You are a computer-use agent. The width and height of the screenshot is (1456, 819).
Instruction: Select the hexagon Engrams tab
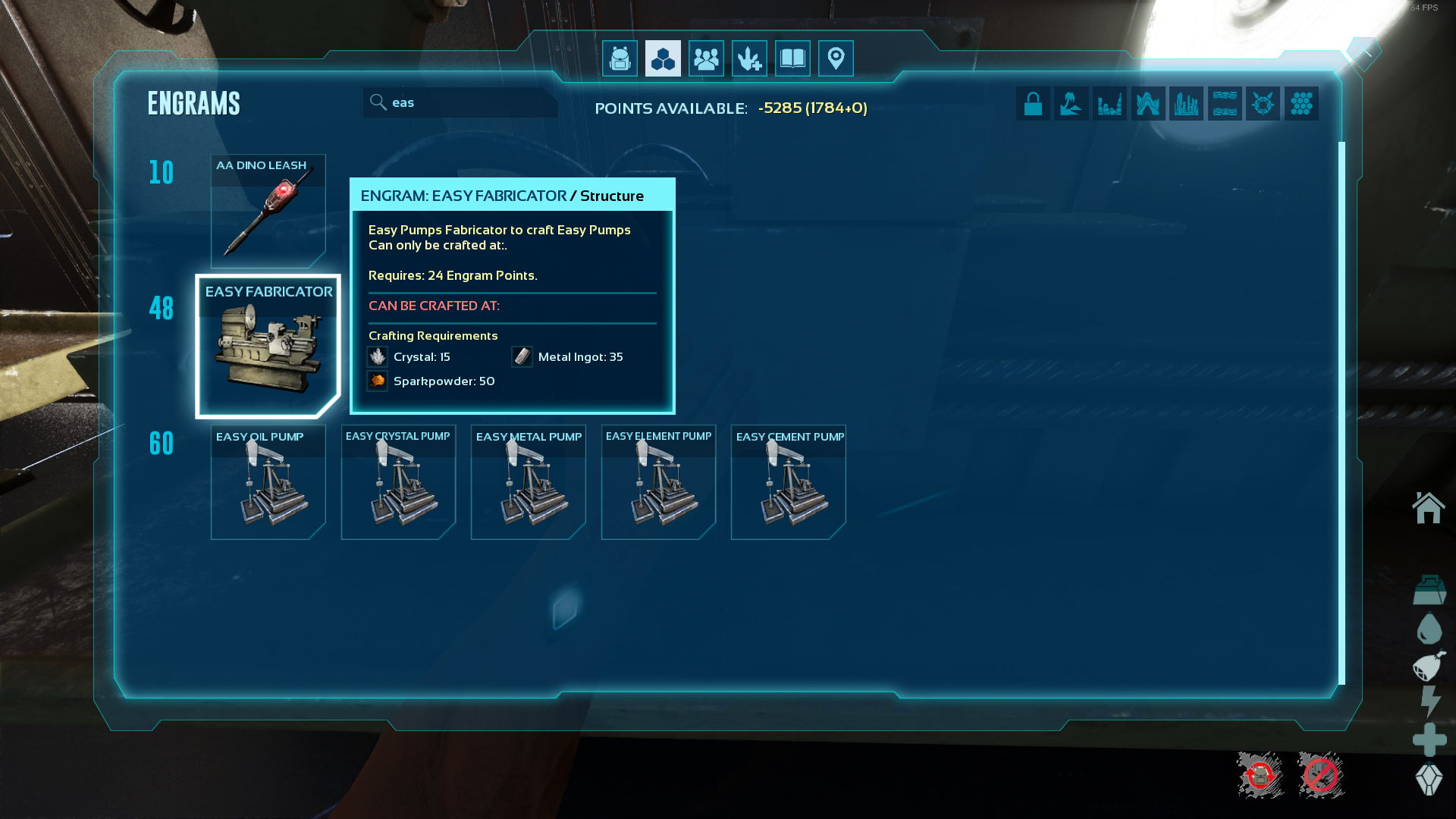coord(663,58)
